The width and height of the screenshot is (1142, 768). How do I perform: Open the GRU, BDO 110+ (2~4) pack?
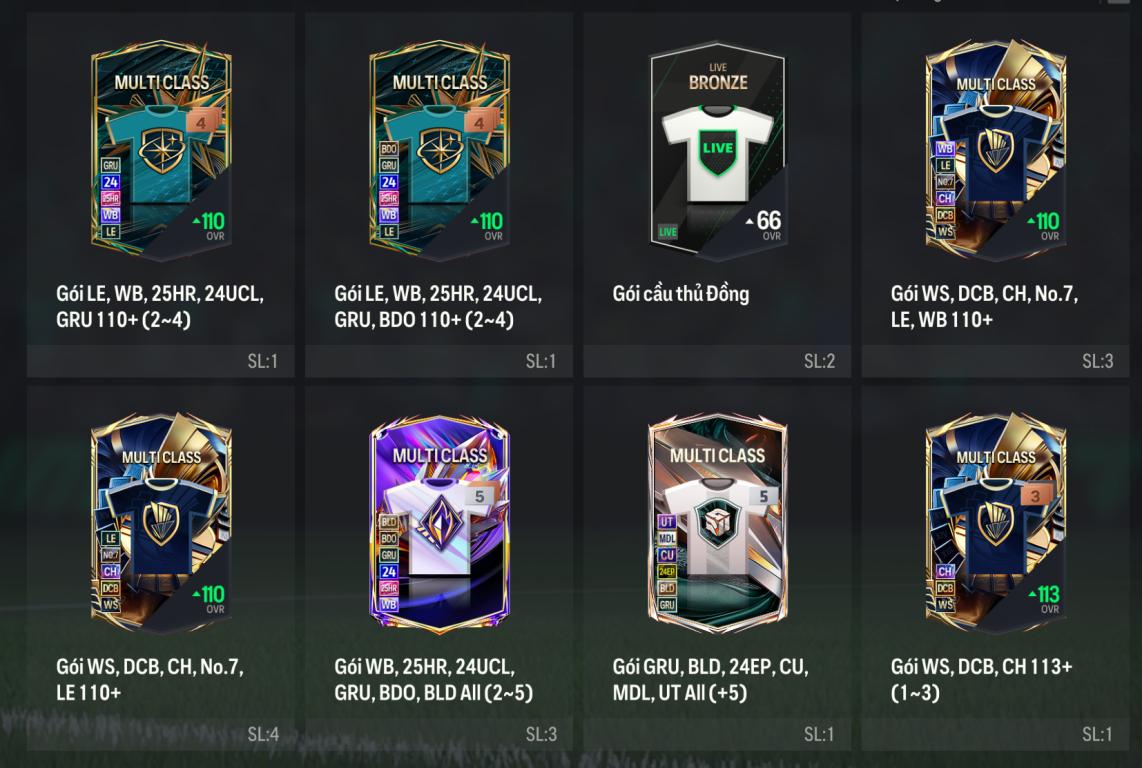coord(439,150)
